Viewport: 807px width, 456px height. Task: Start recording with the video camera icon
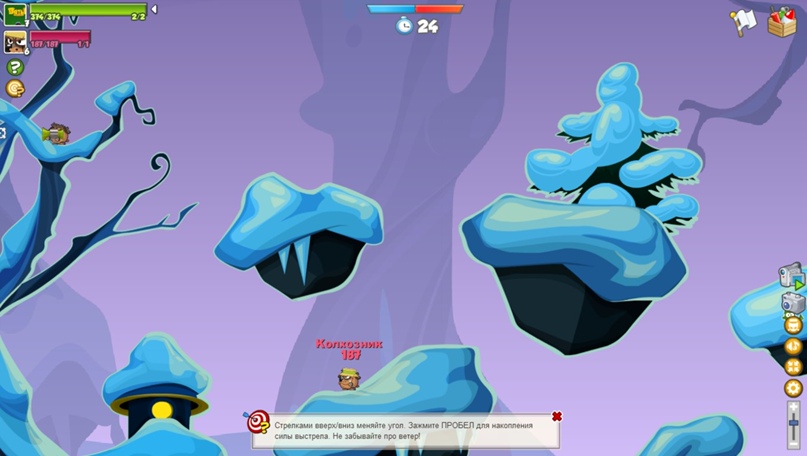coord(792,274)
